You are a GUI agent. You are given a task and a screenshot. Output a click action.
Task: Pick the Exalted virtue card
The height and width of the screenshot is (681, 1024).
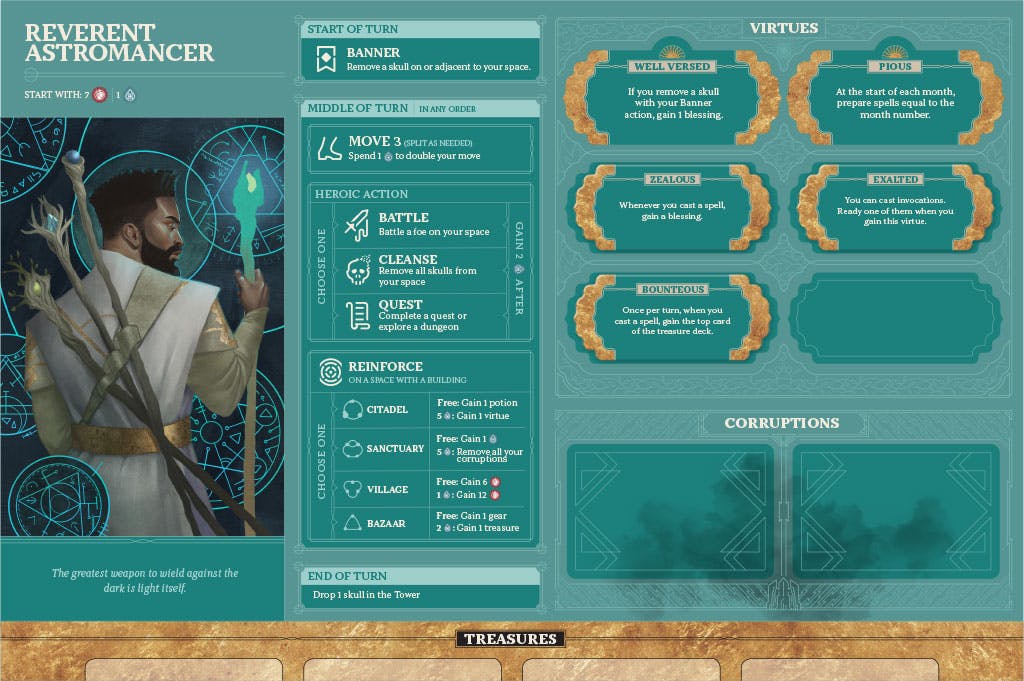pos(895,210)
